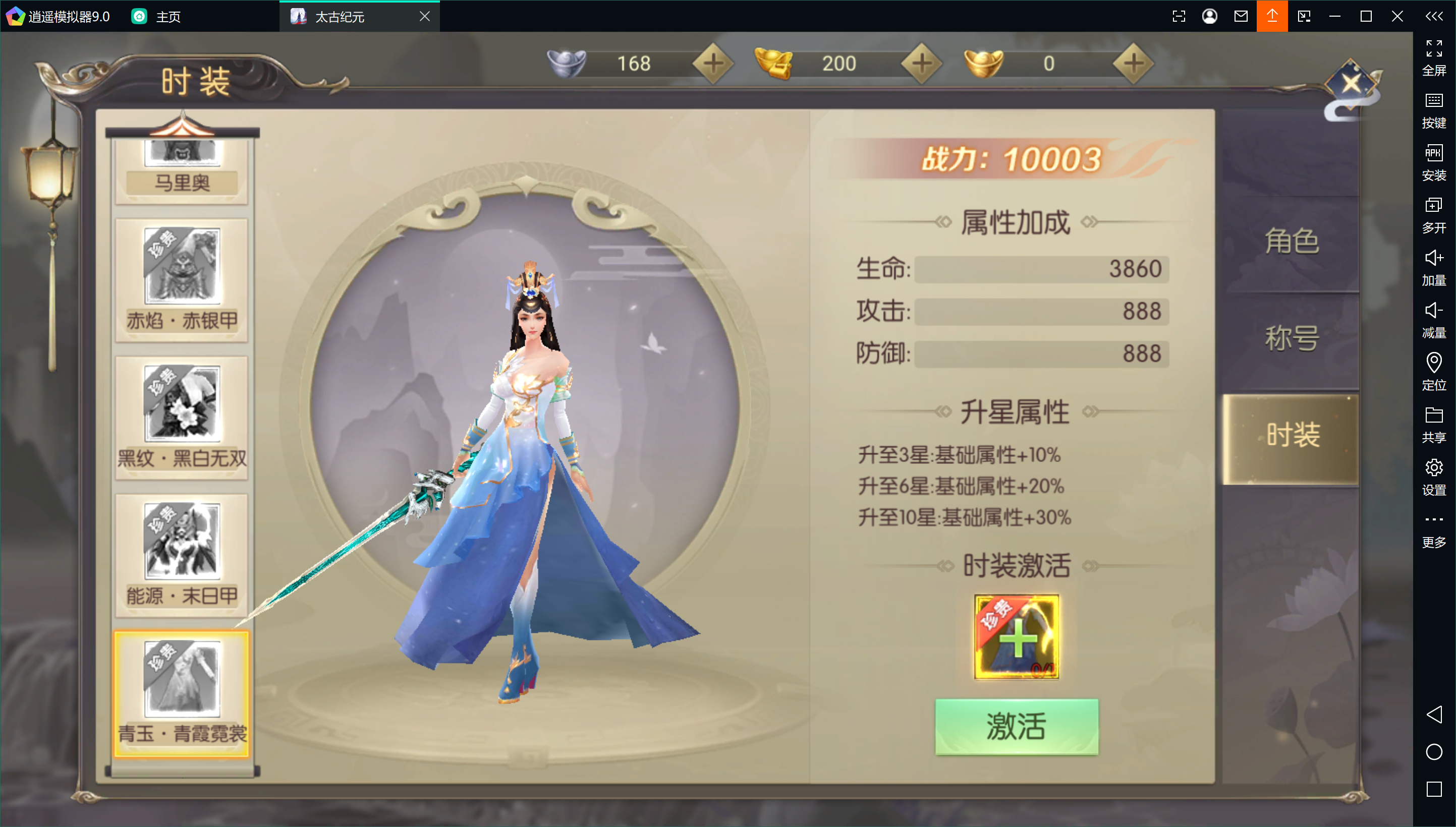Open the 按键 key mapping tool
1456x827 pixels.
pyautogui.click(x=1433, y=110)
